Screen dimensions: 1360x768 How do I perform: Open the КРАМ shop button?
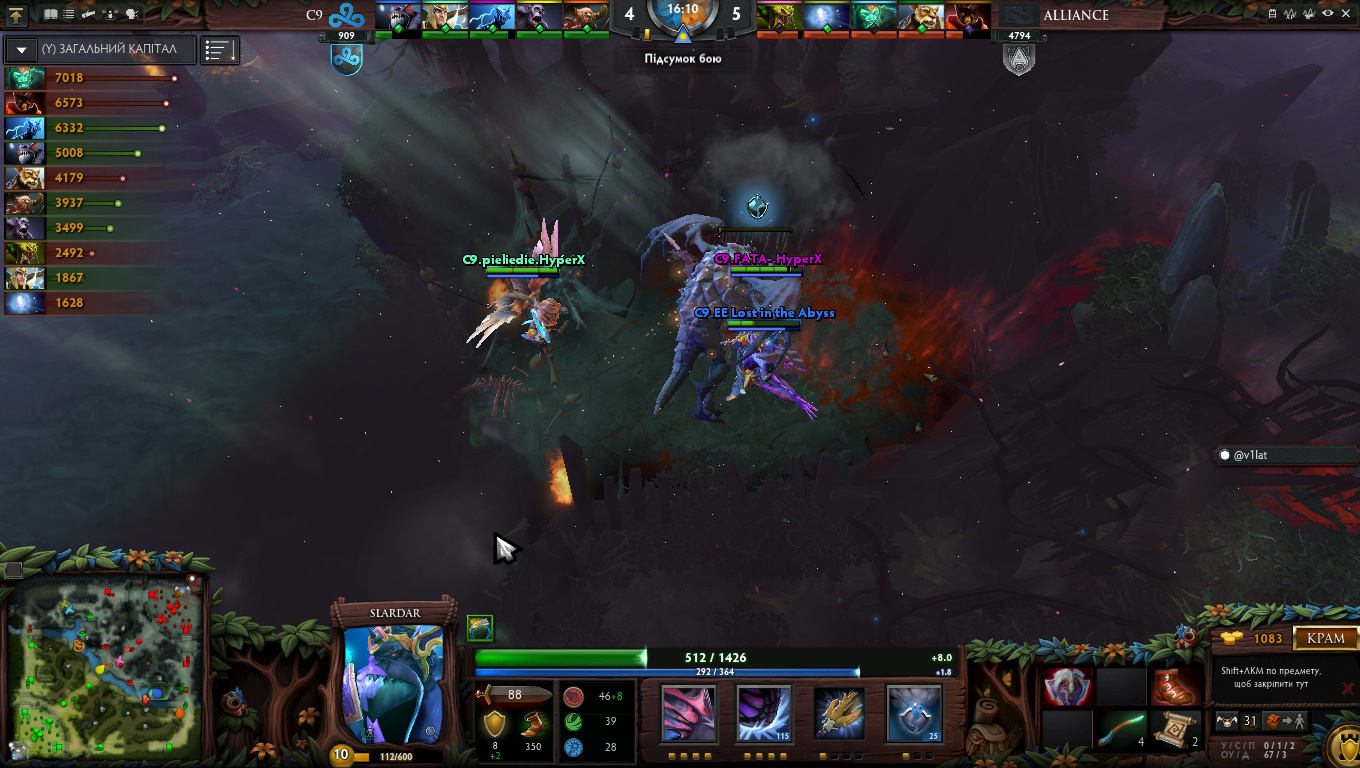[x=1326, y=638]
